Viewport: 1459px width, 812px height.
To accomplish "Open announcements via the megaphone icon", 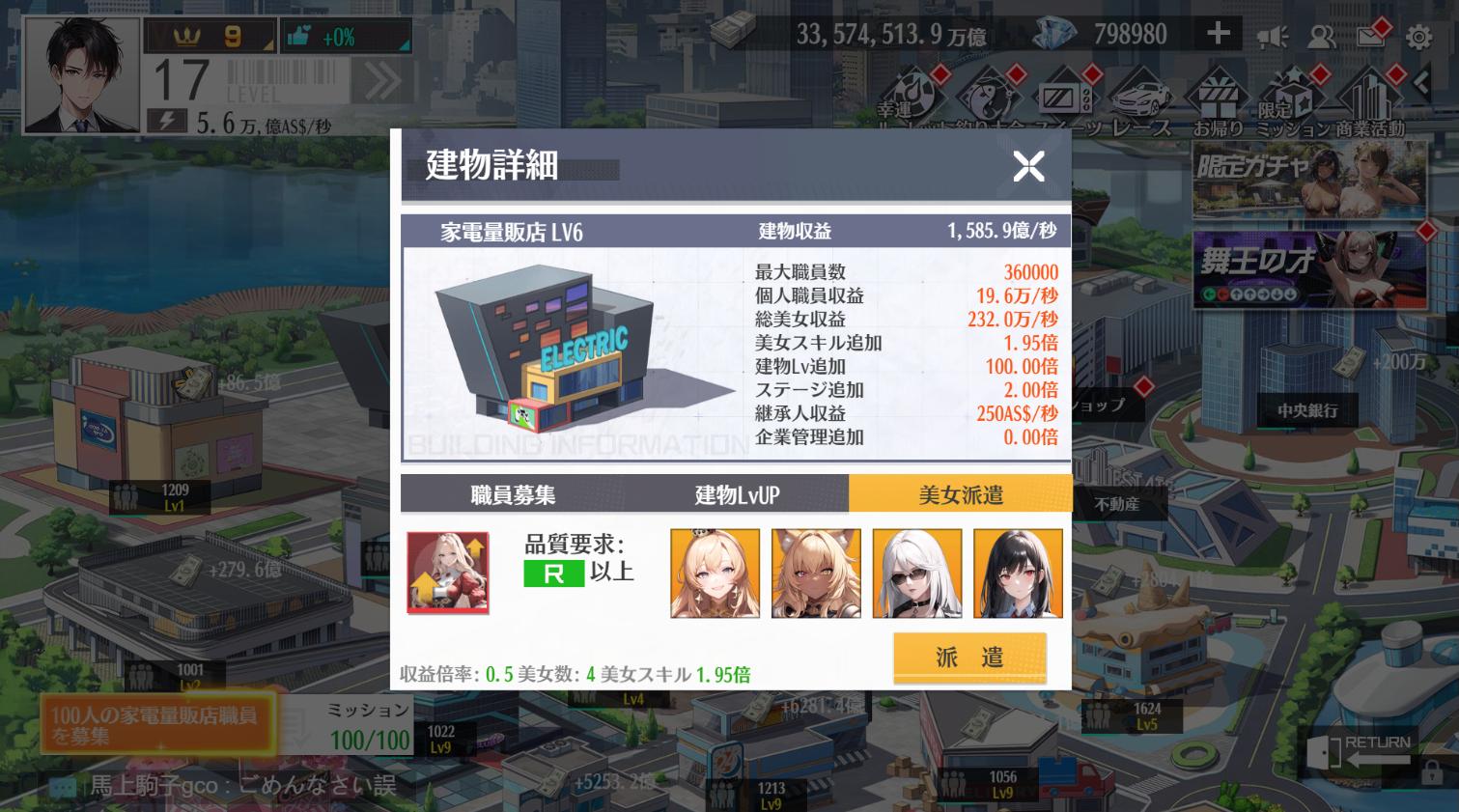I will (1275, 35).
